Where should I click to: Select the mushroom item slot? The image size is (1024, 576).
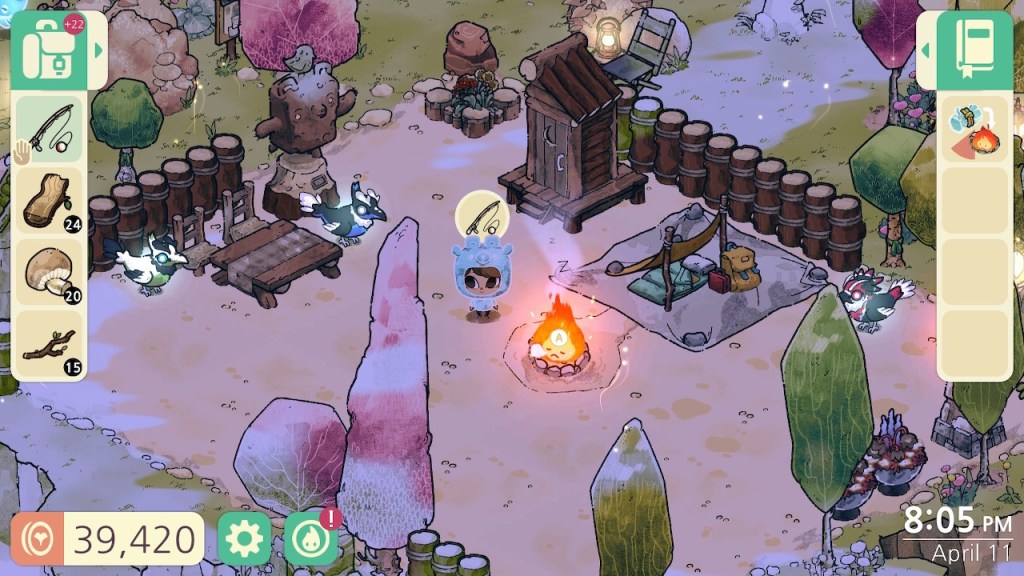point(50,273)
